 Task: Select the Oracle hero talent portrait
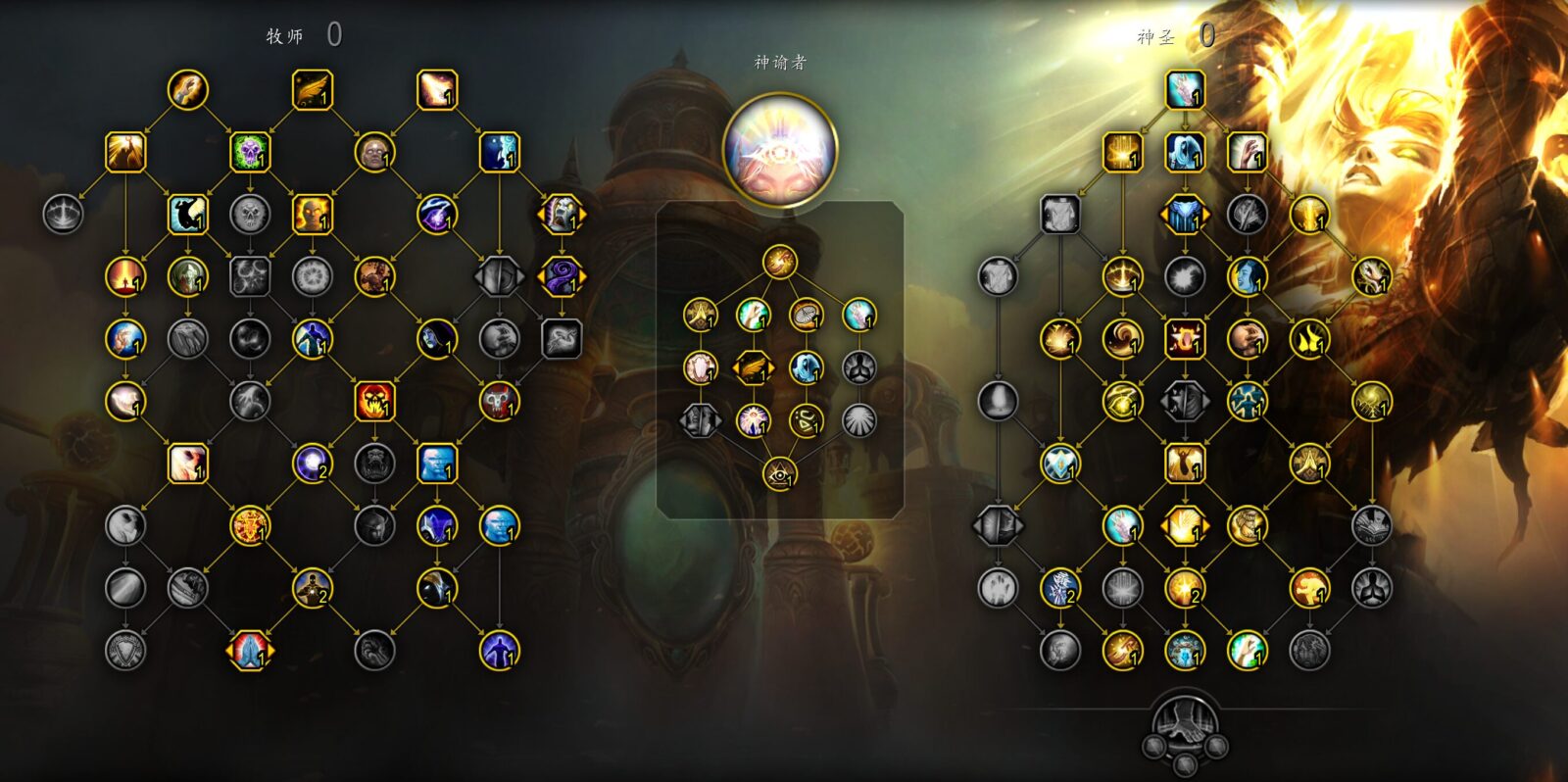780,150
